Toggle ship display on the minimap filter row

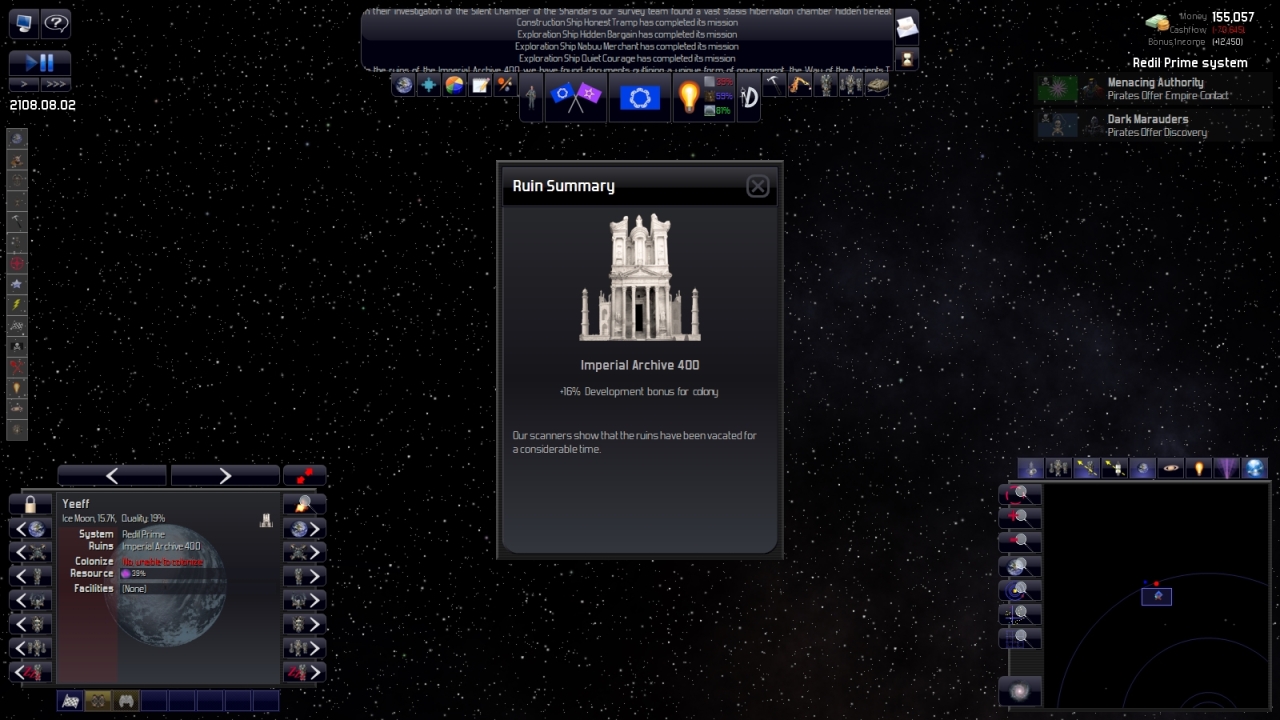1031,467
